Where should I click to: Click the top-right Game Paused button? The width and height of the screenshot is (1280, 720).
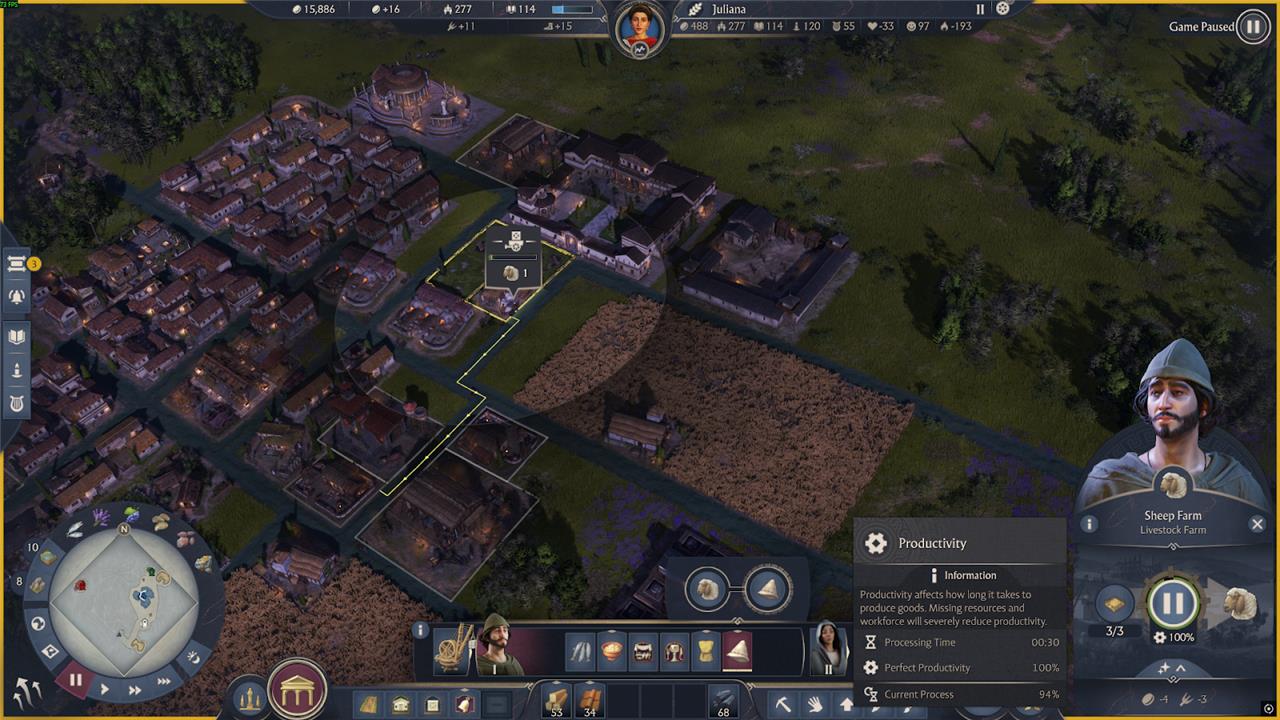tap(1252, 27)
